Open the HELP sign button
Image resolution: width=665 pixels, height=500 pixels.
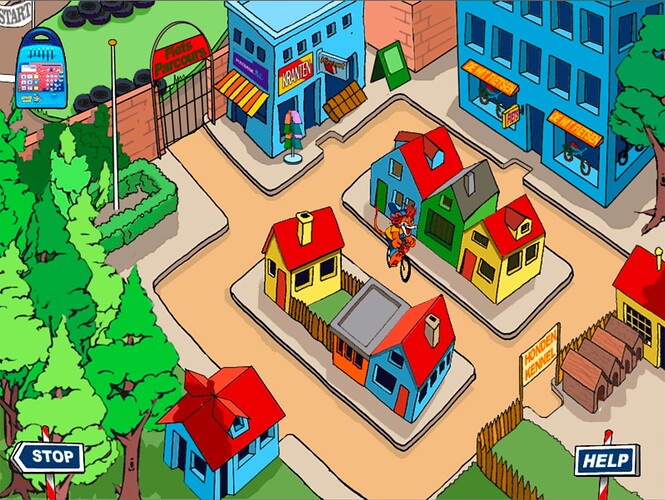point(605,460)
